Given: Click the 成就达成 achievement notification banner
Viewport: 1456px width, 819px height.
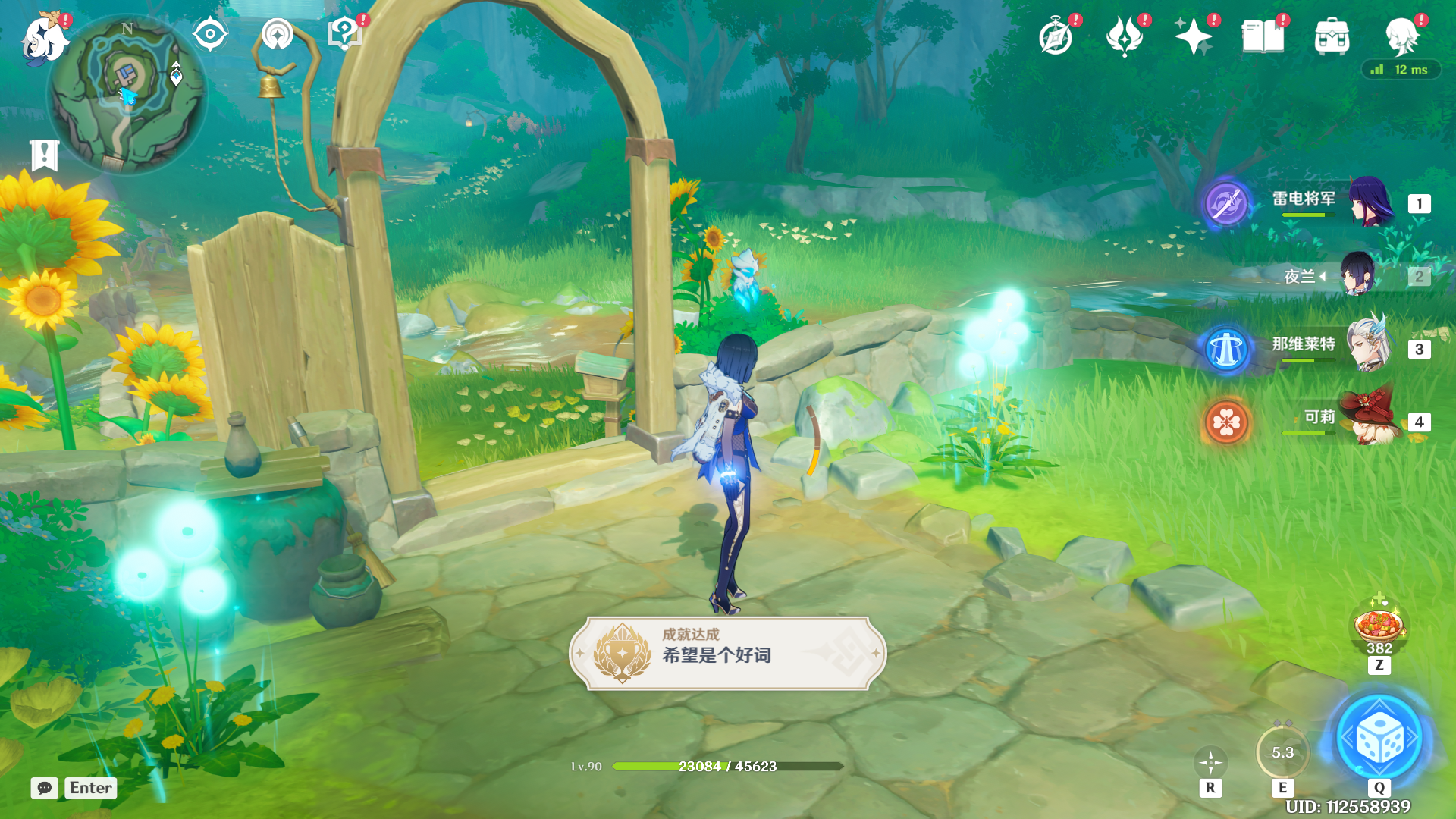Looking at the screenshot, I should [728, 653].
